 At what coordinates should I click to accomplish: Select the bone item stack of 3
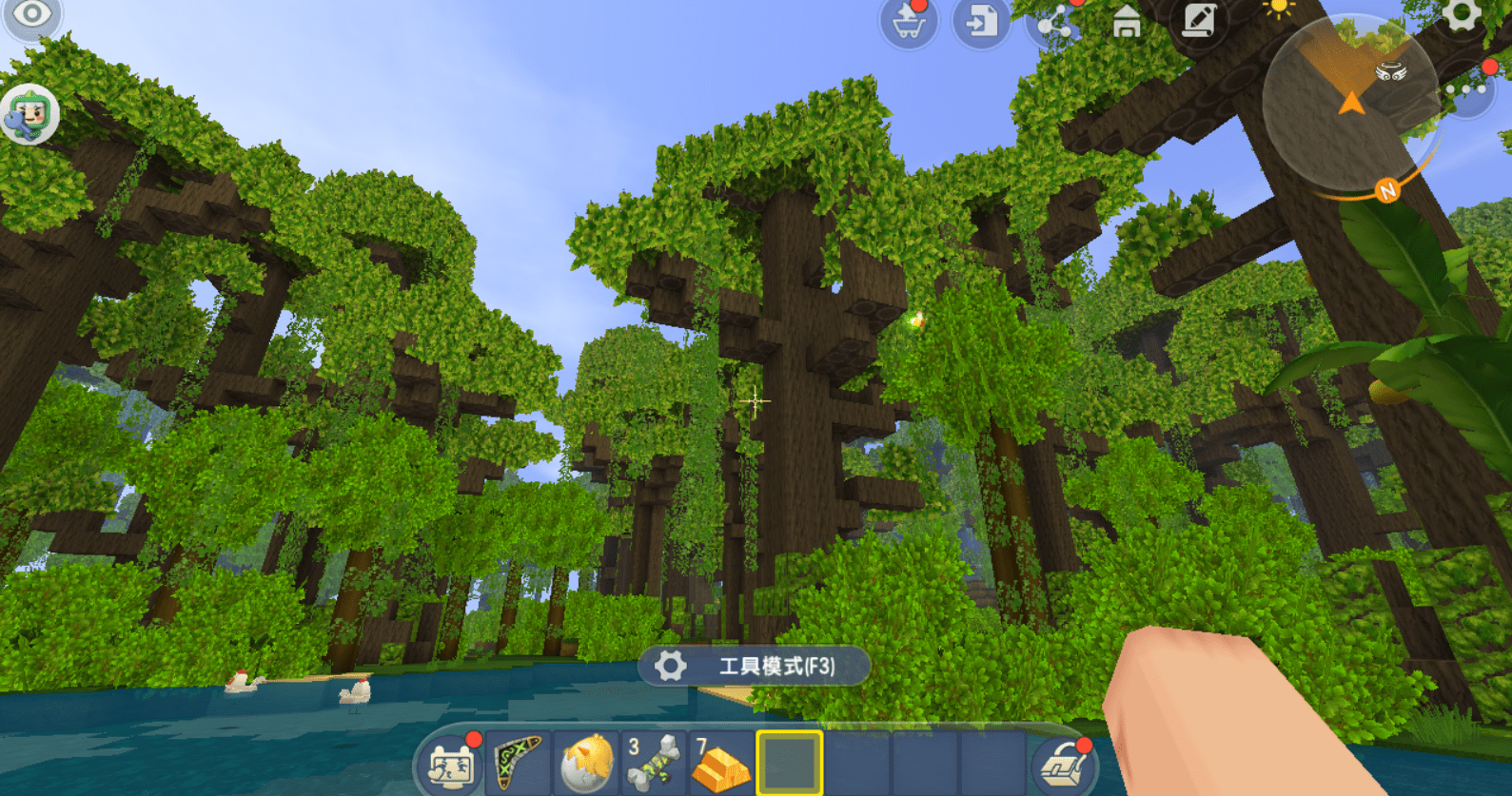653,763
